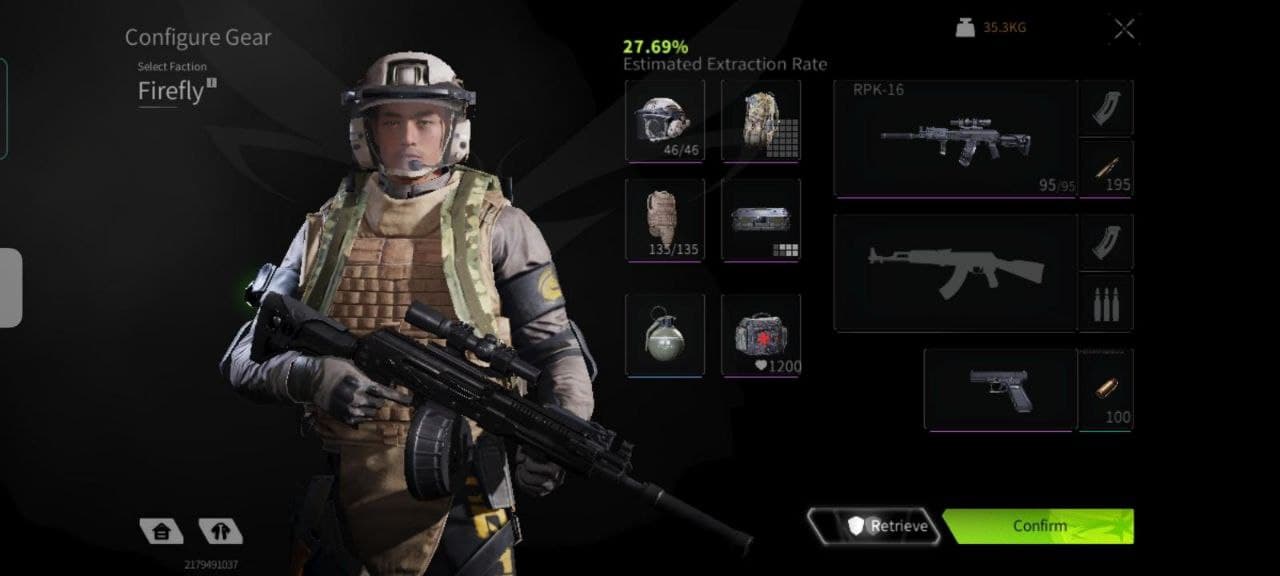The width and height of the screenshot is (1280, 576).
Task: Choose the secure case slot
Action: tap(761, 219)
